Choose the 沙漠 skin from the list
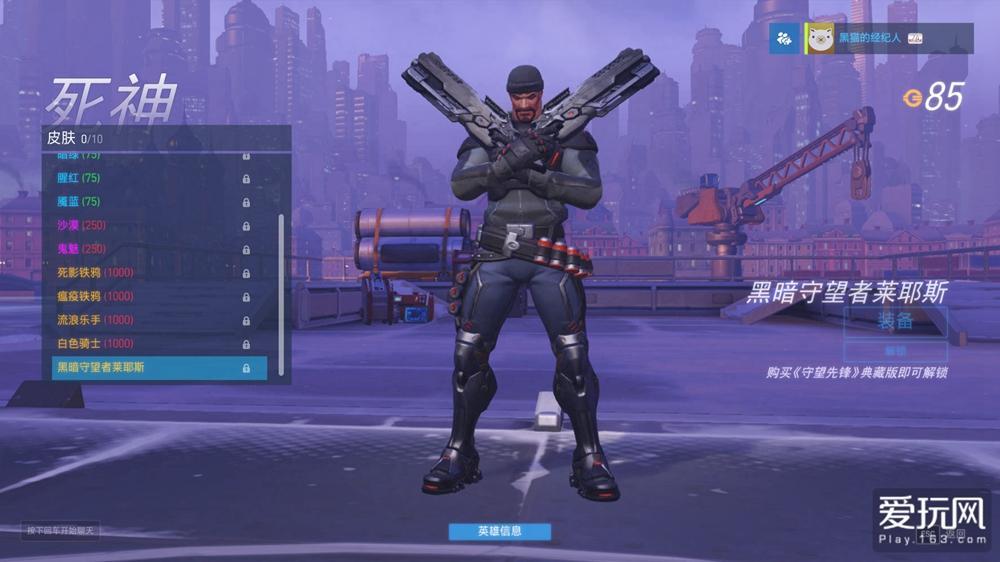The width and height of the screenshot is (1000, 562). click(x=150, y=225)
